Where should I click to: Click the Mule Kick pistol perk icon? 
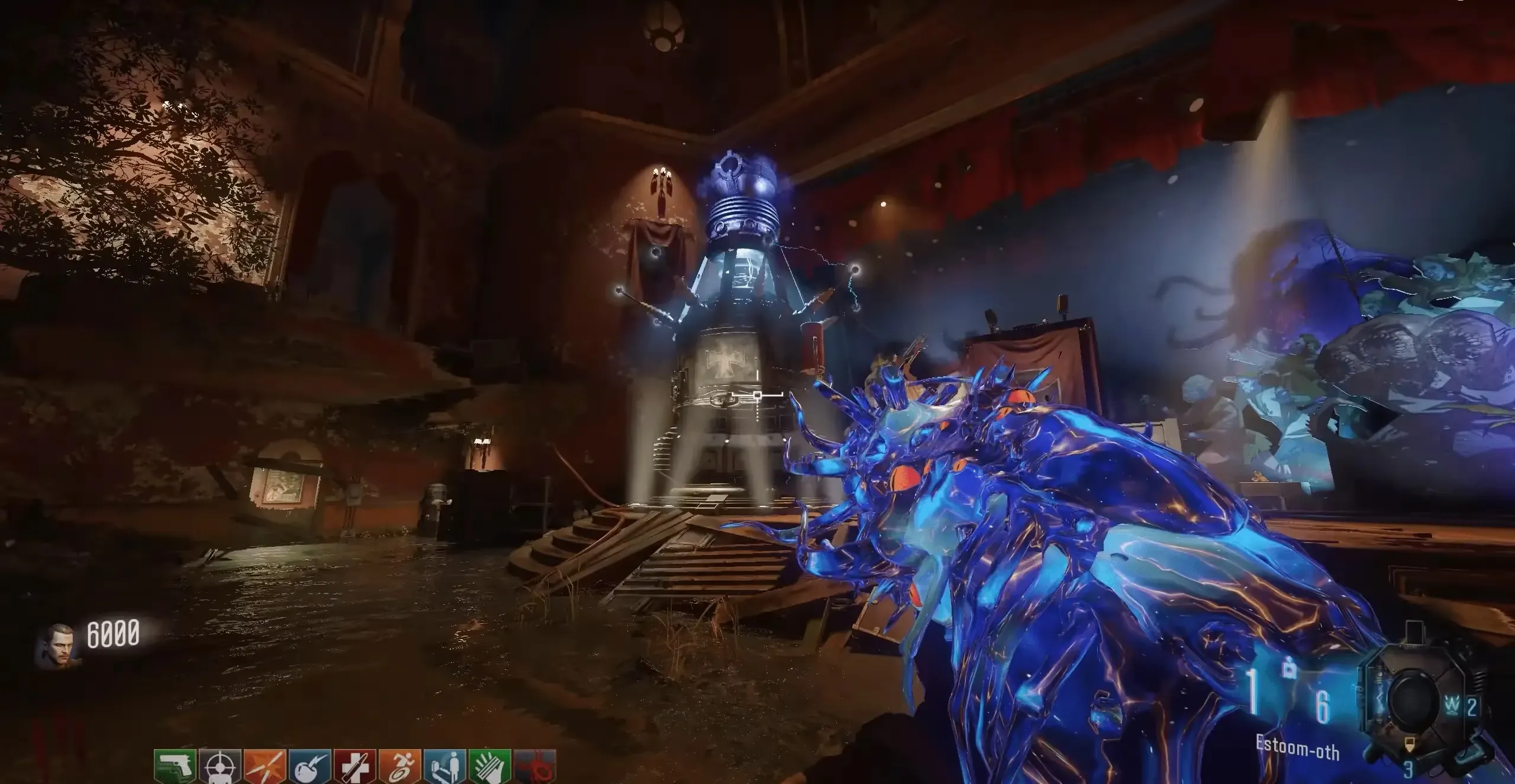click(175, 767)
